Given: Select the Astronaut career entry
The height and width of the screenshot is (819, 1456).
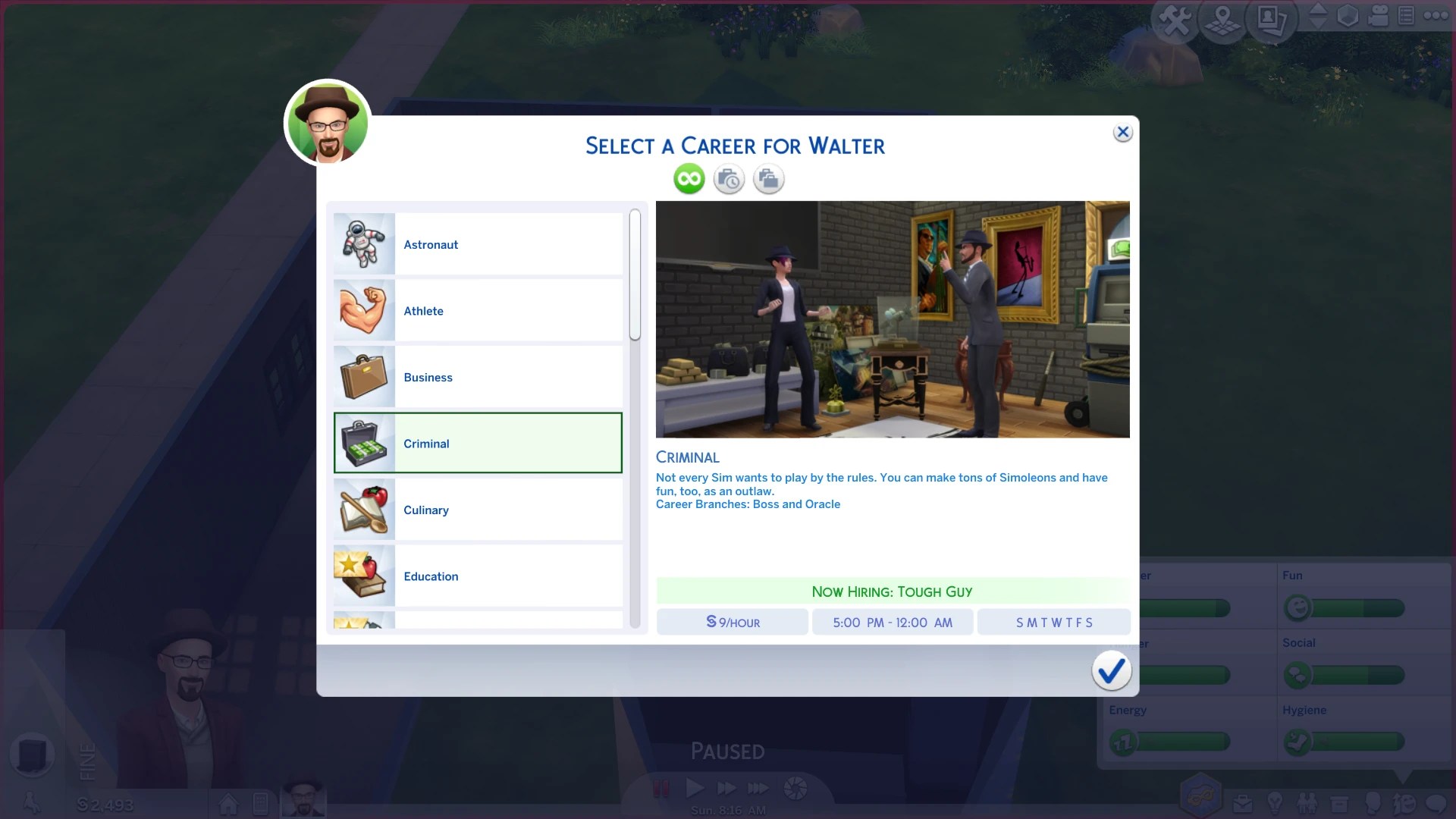Looking at the screenshot, I should pyautogui.click(x=478, y=244).
